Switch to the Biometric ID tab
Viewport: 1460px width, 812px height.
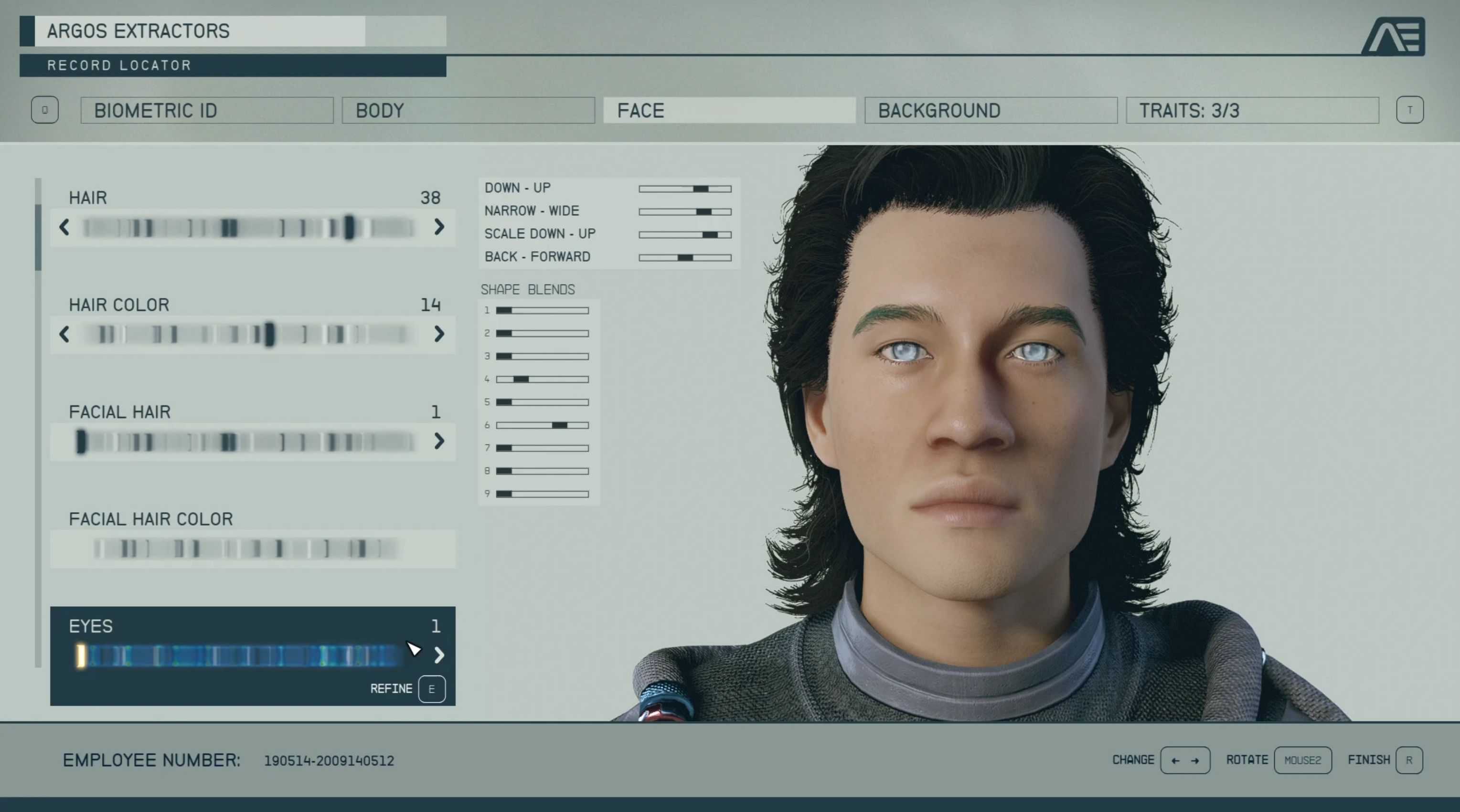click(207, 110)
